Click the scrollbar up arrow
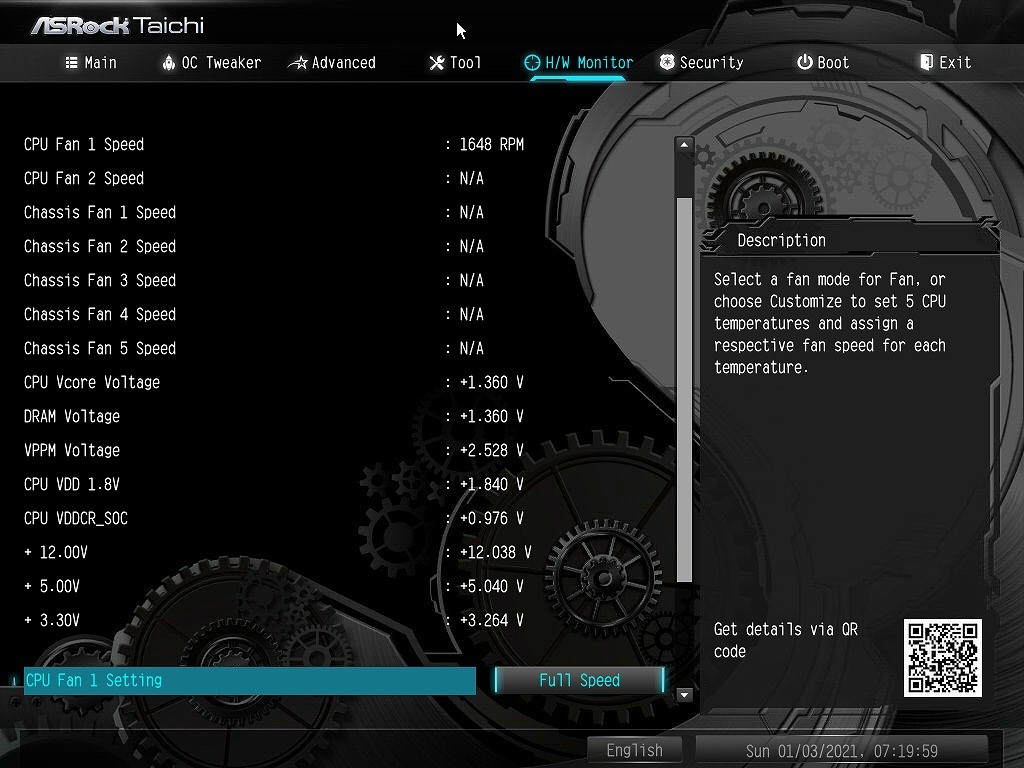 click(685, 145)
